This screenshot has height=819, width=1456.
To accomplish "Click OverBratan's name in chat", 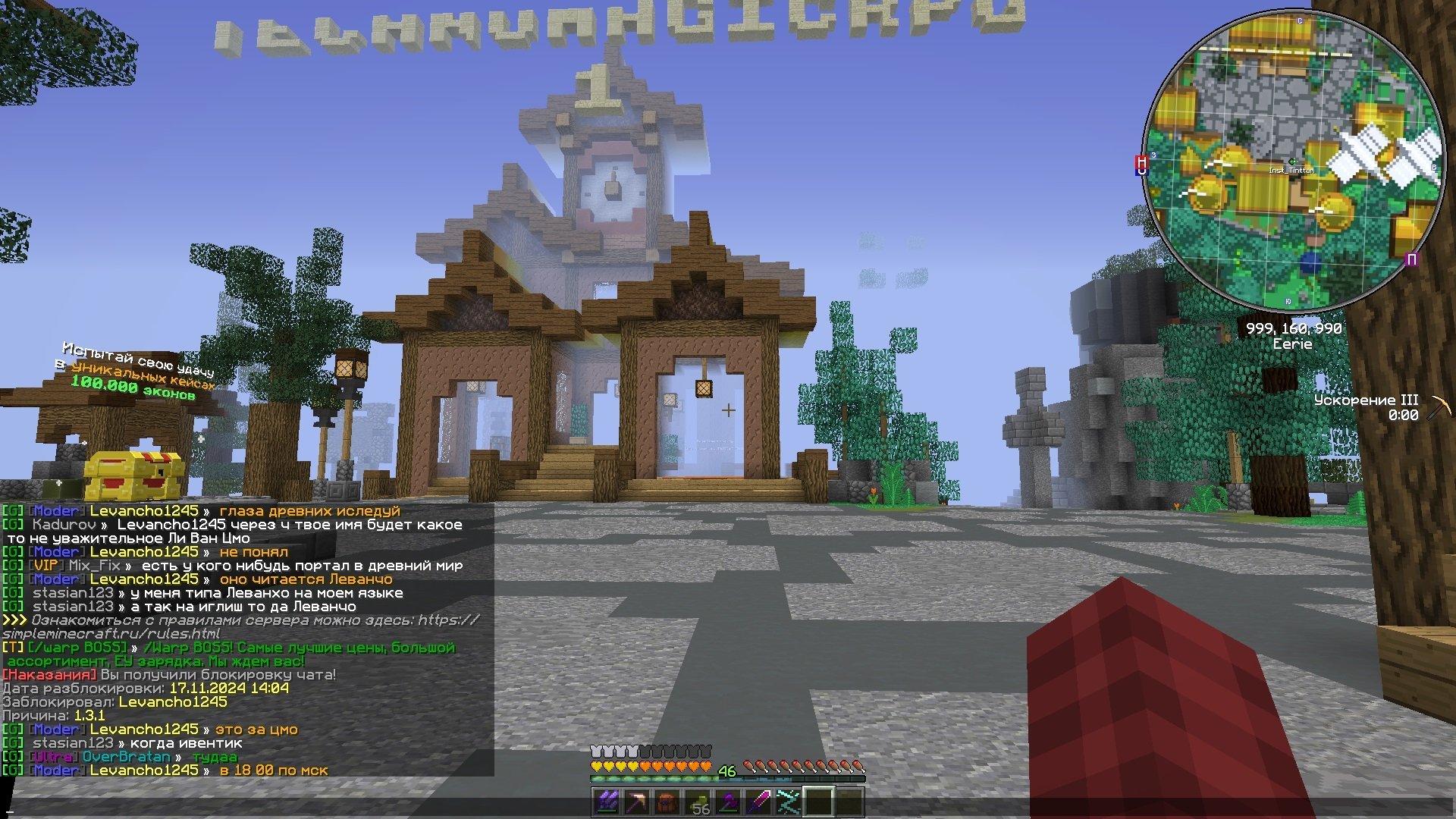I will tap(126, 757).
